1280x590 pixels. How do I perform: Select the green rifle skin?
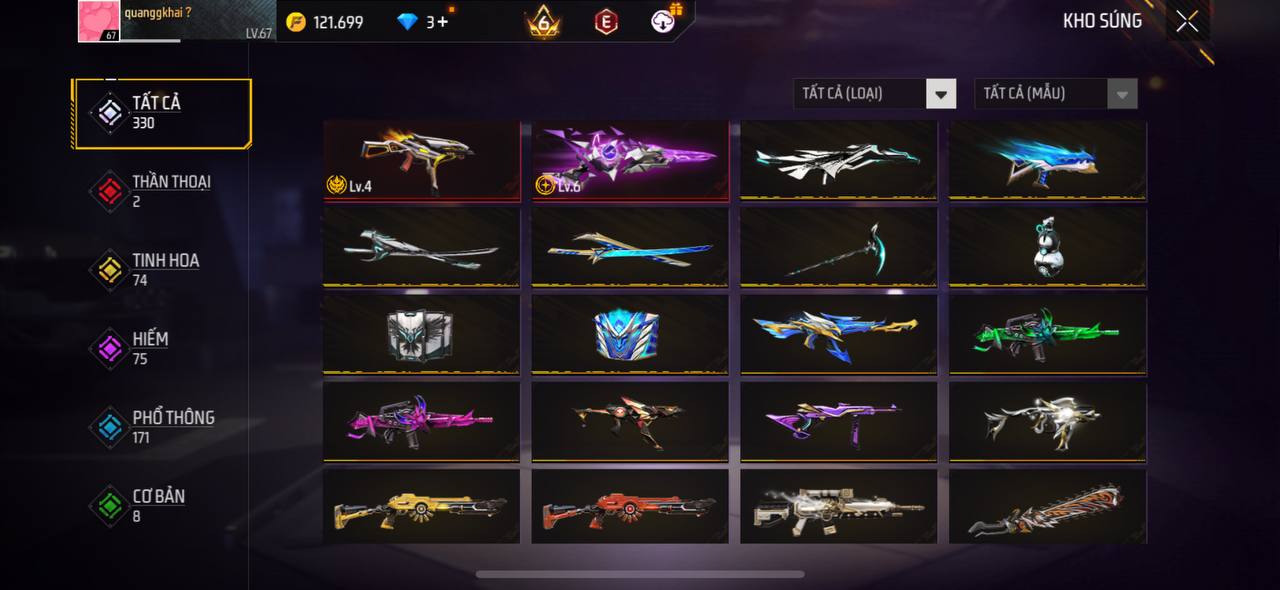pos(1047,334)
